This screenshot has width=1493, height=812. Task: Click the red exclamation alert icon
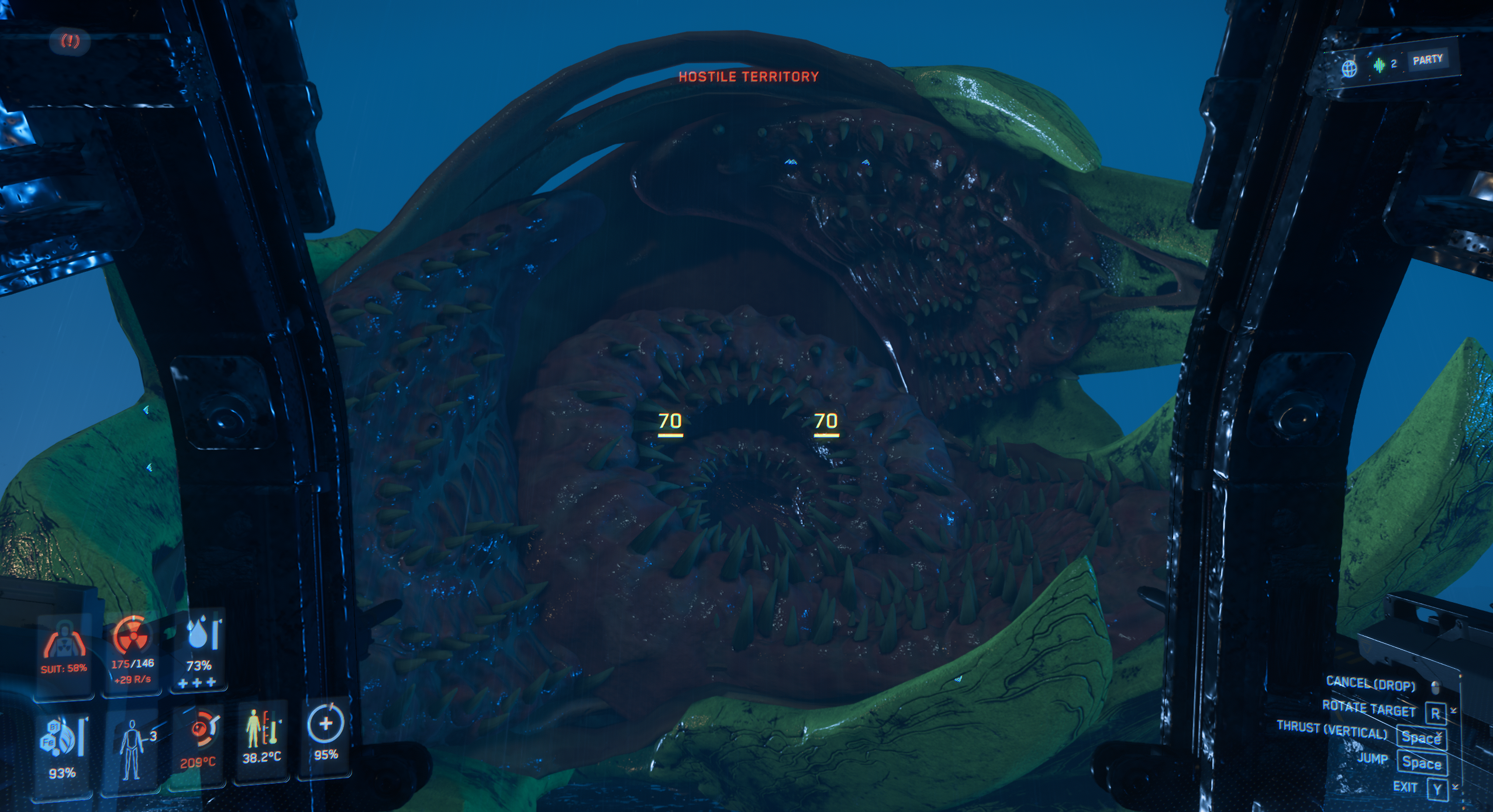[71, 41]
